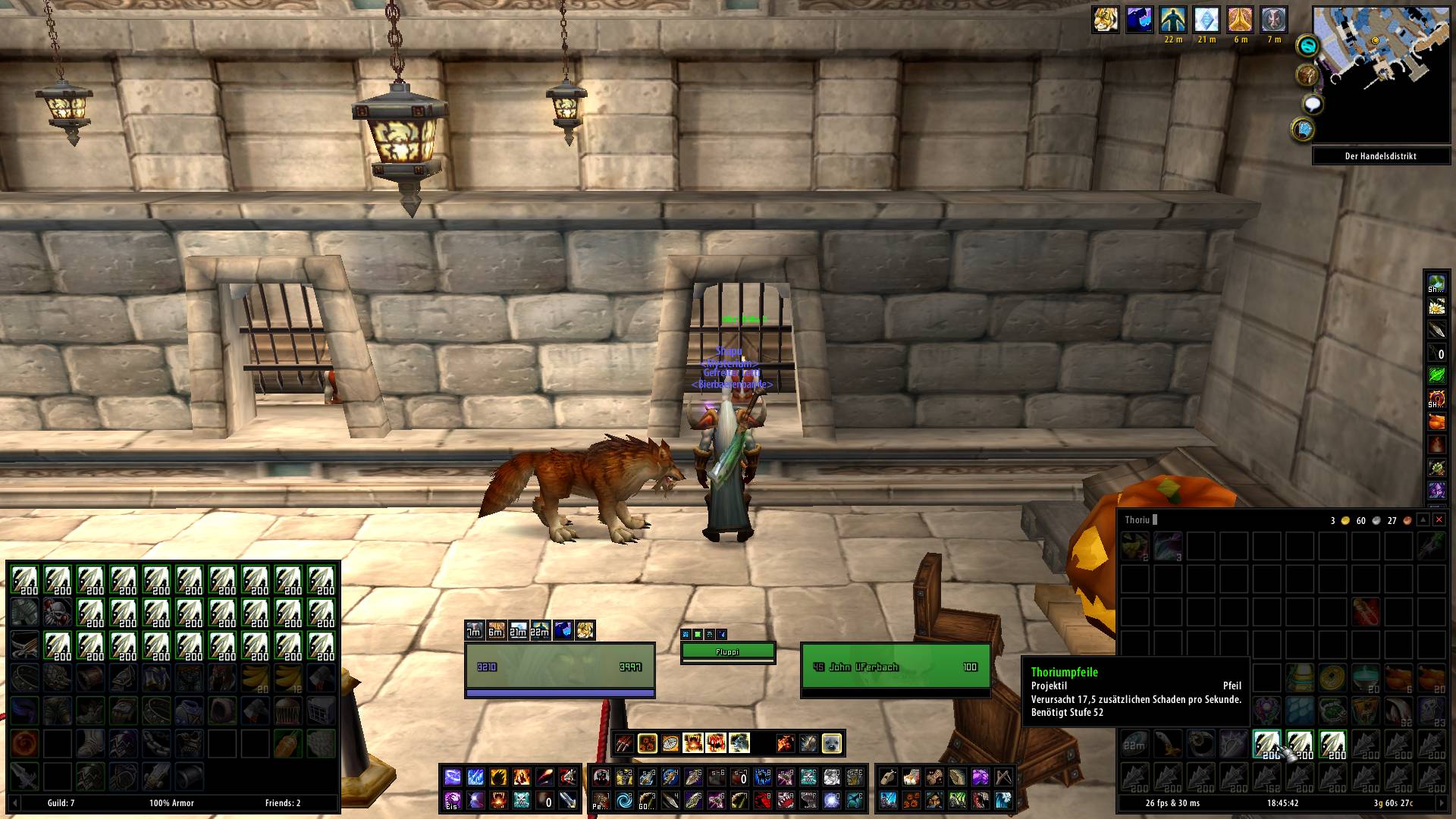Viewport: 1456px width, 819px height.
Task: Click the Guild: 7 info text
Action: click(x=61, y=803)
